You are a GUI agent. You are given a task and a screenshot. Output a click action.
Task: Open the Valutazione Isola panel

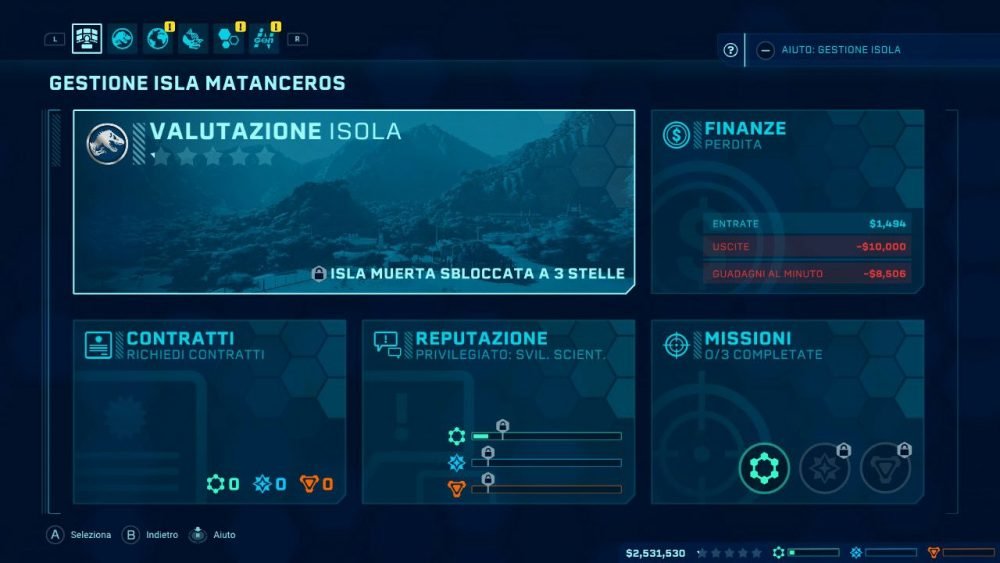tap(353, 201)
